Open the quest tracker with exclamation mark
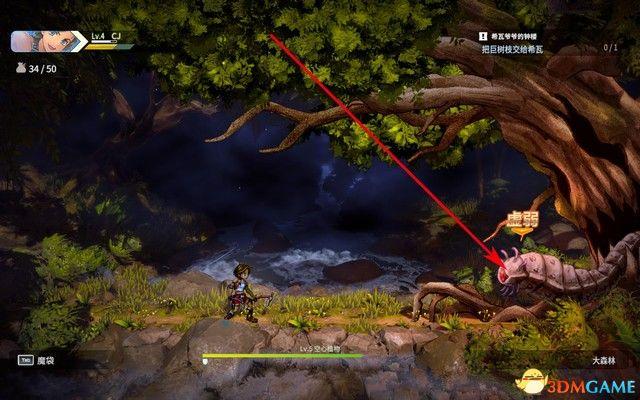 pos(482,37)
